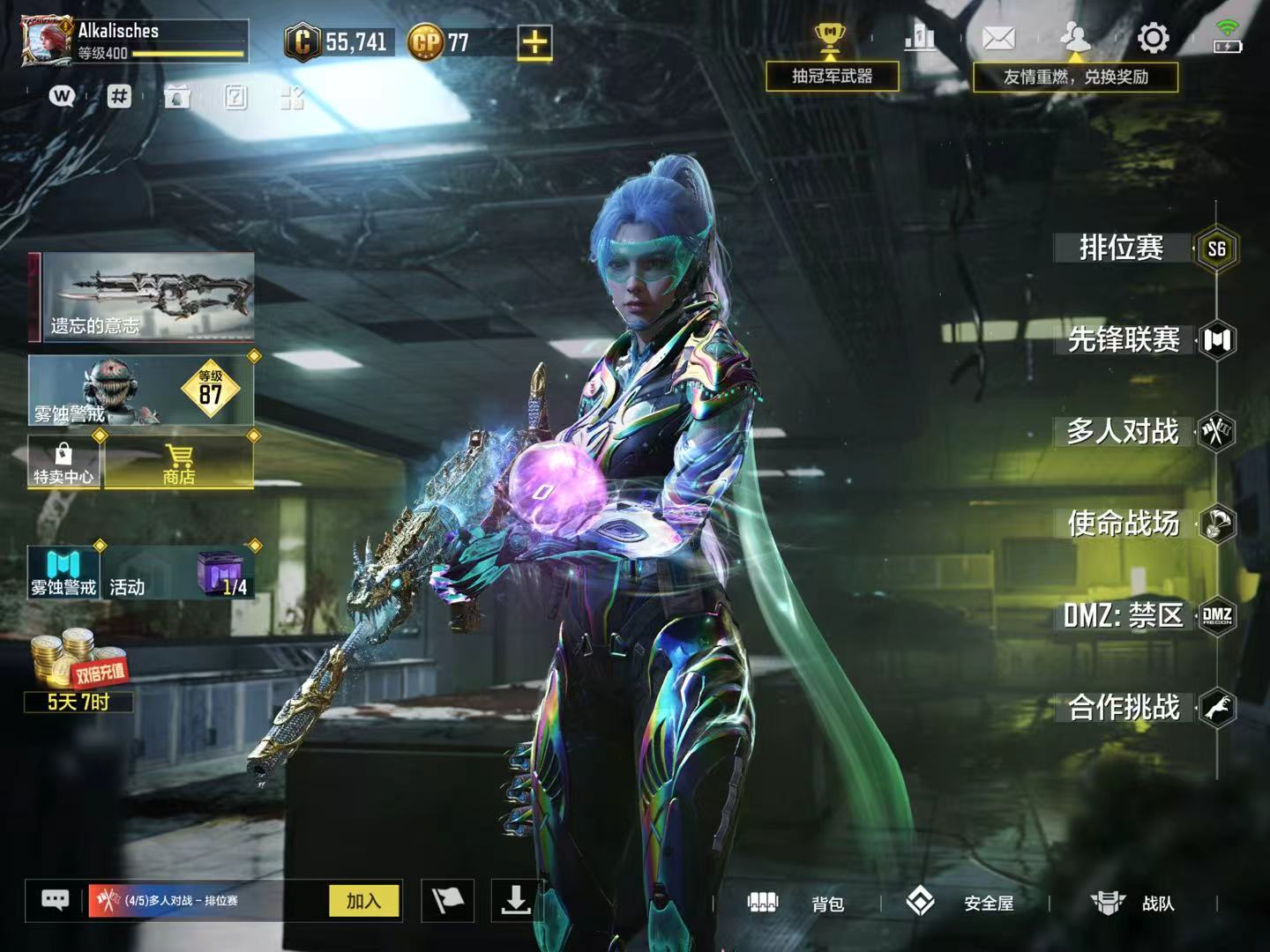Open the chat speech bubble

click(x=56, y=900)
